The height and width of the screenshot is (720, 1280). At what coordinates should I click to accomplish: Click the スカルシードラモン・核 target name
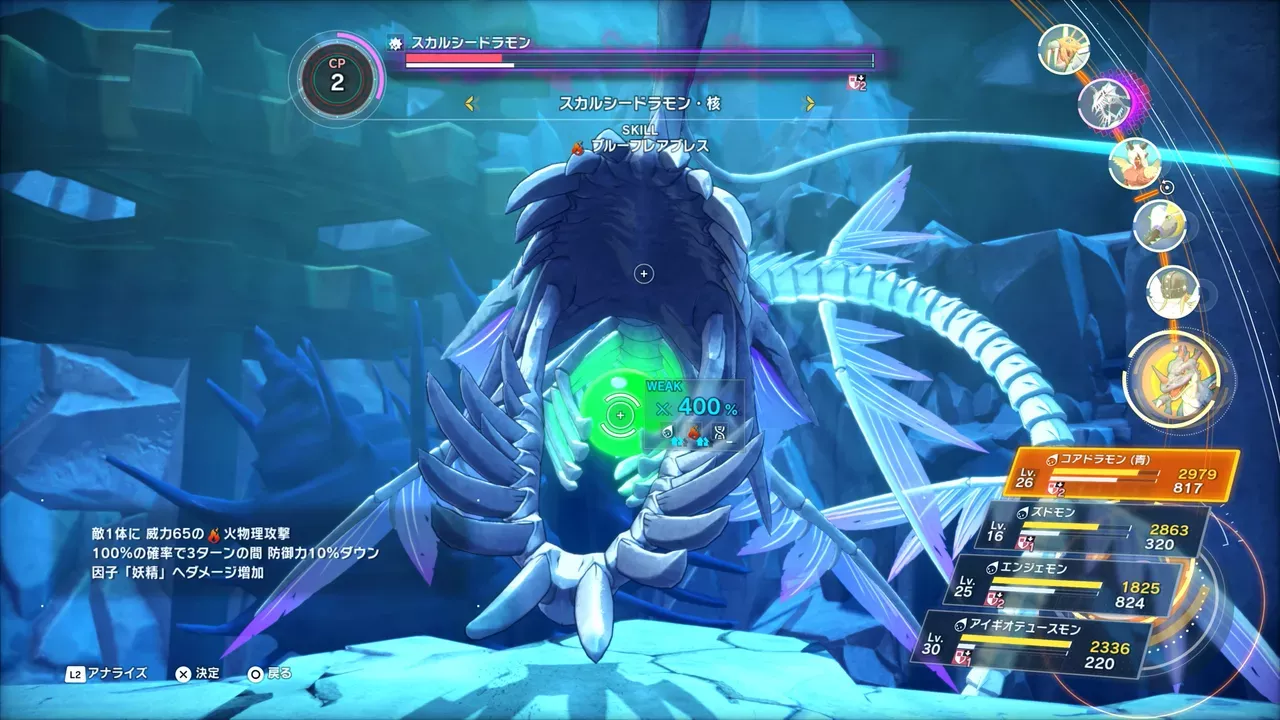pyautogui.click(x=640, y=103)
